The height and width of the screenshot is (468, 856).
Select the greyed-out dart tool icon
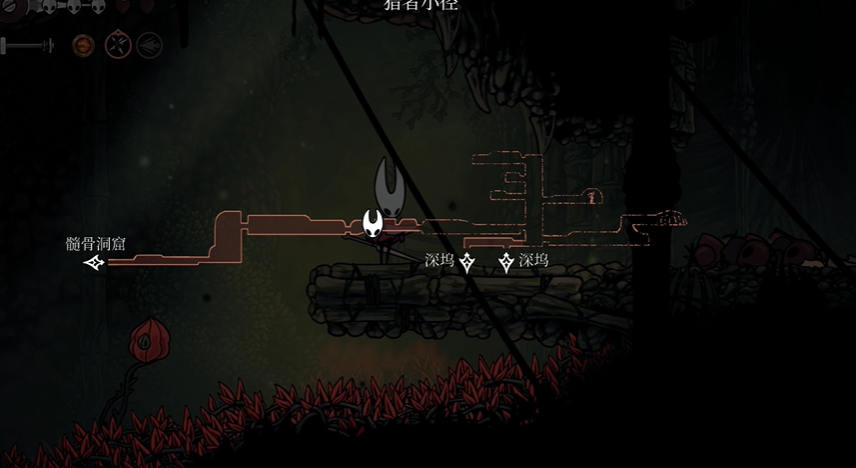(x=150, y=45)
